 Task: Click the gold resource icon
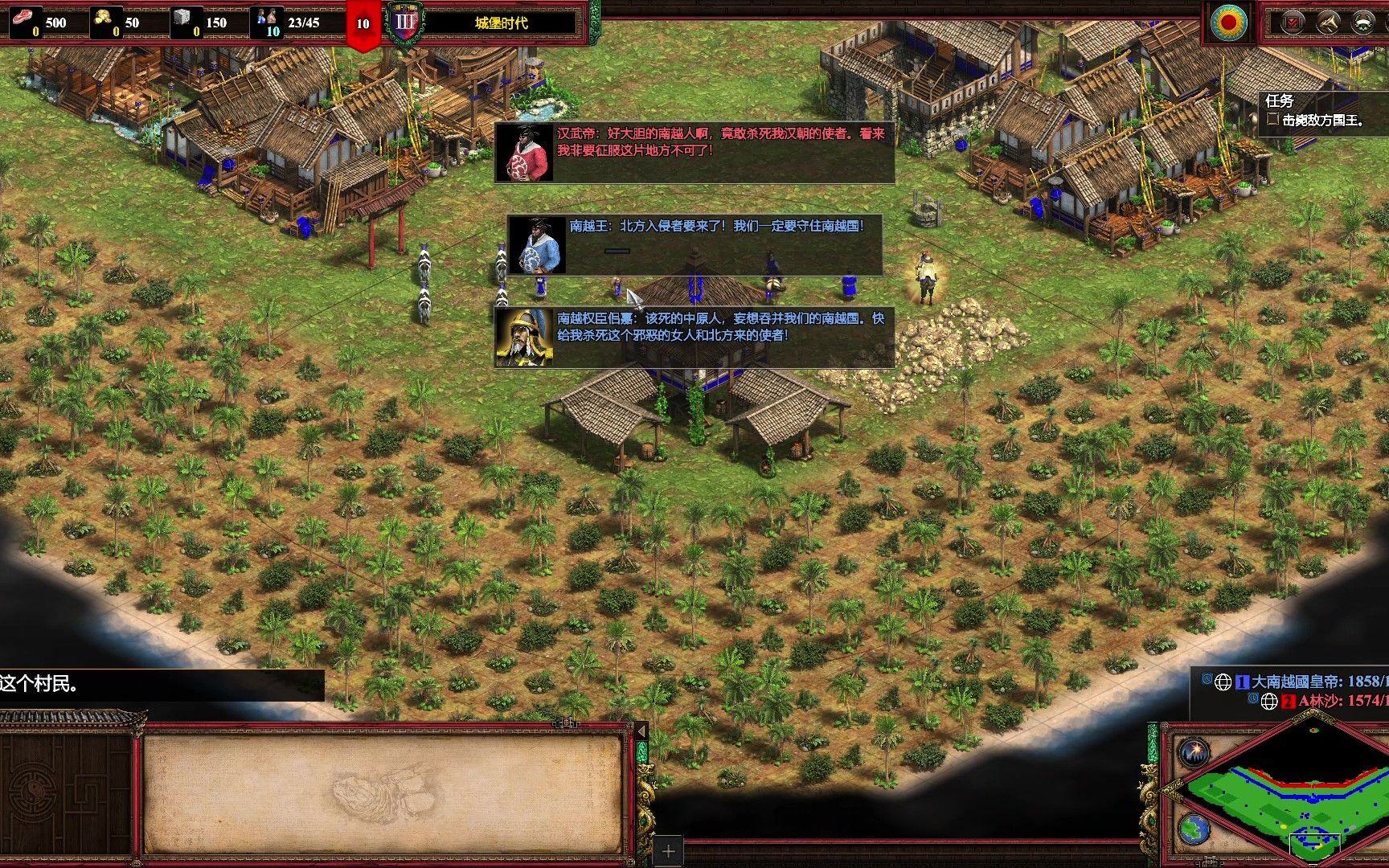(104, 18)
